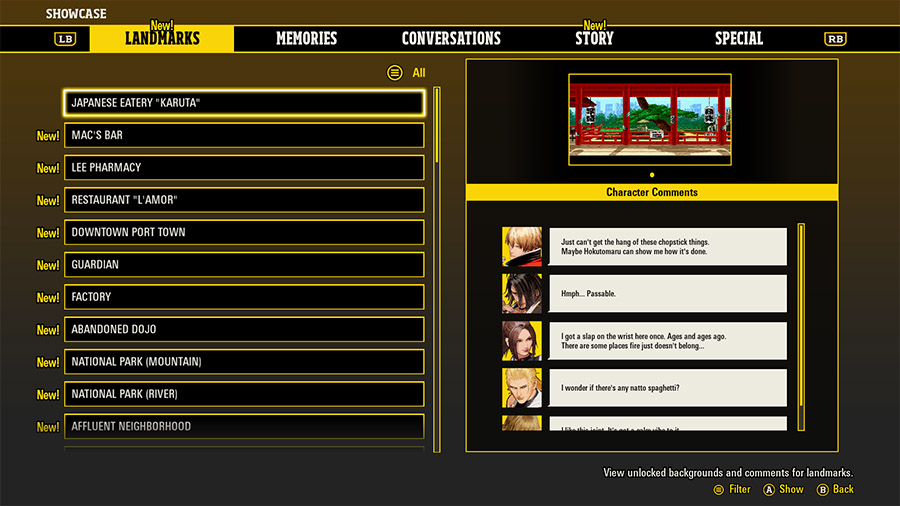Viewport: 900px width, 506px height.
Task: Choose the Guardian landmark
Action: pos(244,265)
